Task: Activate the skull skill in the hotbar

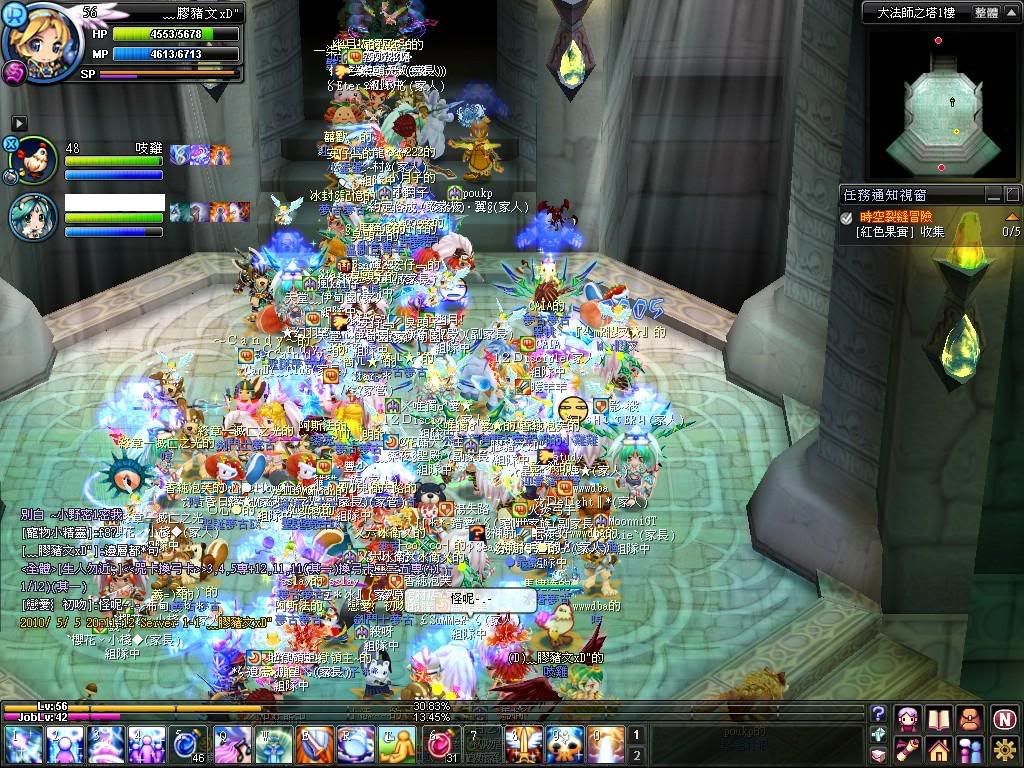Action: point(563,745)
